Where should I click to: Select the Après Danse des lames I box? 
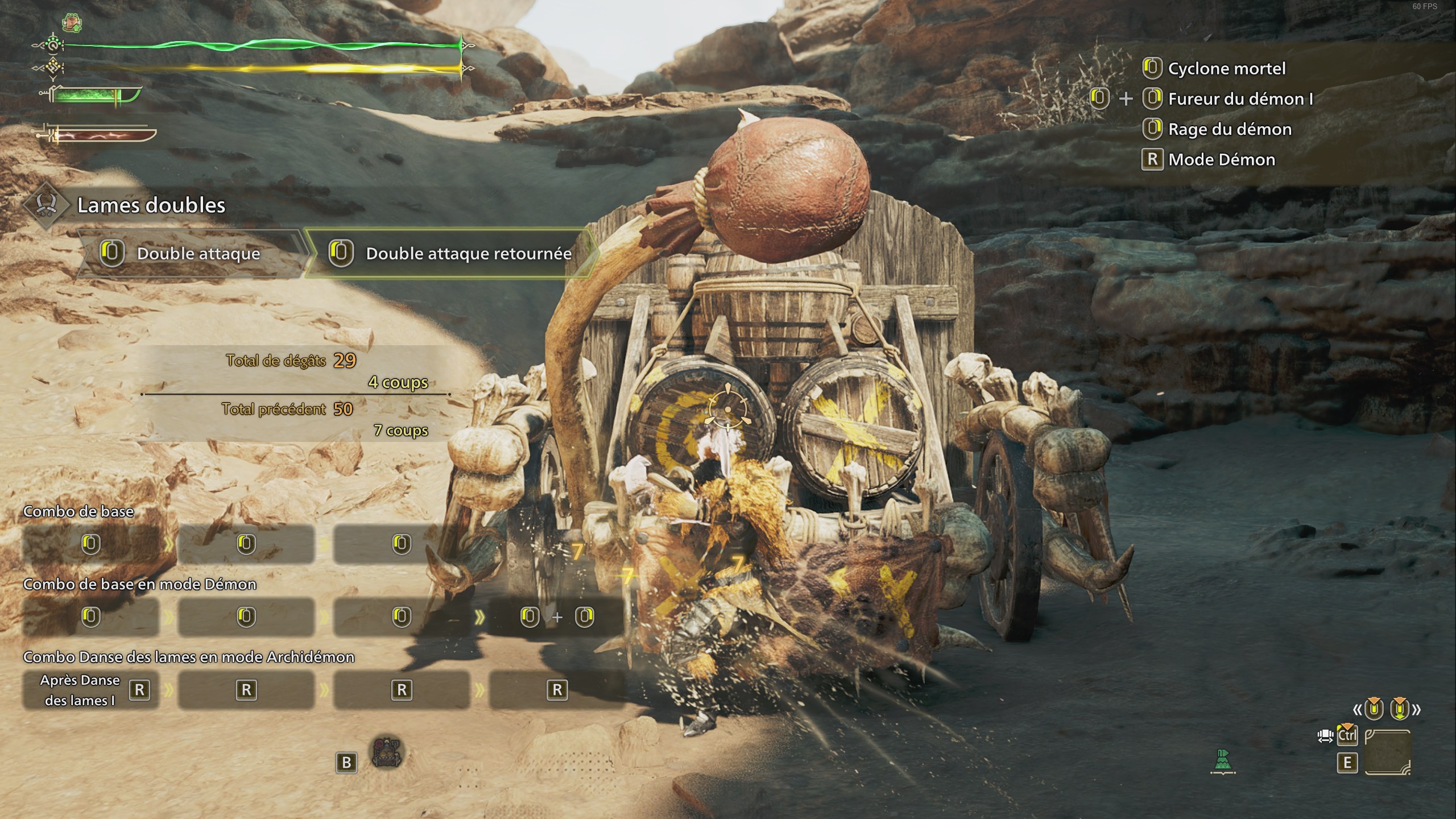(91, 690)
